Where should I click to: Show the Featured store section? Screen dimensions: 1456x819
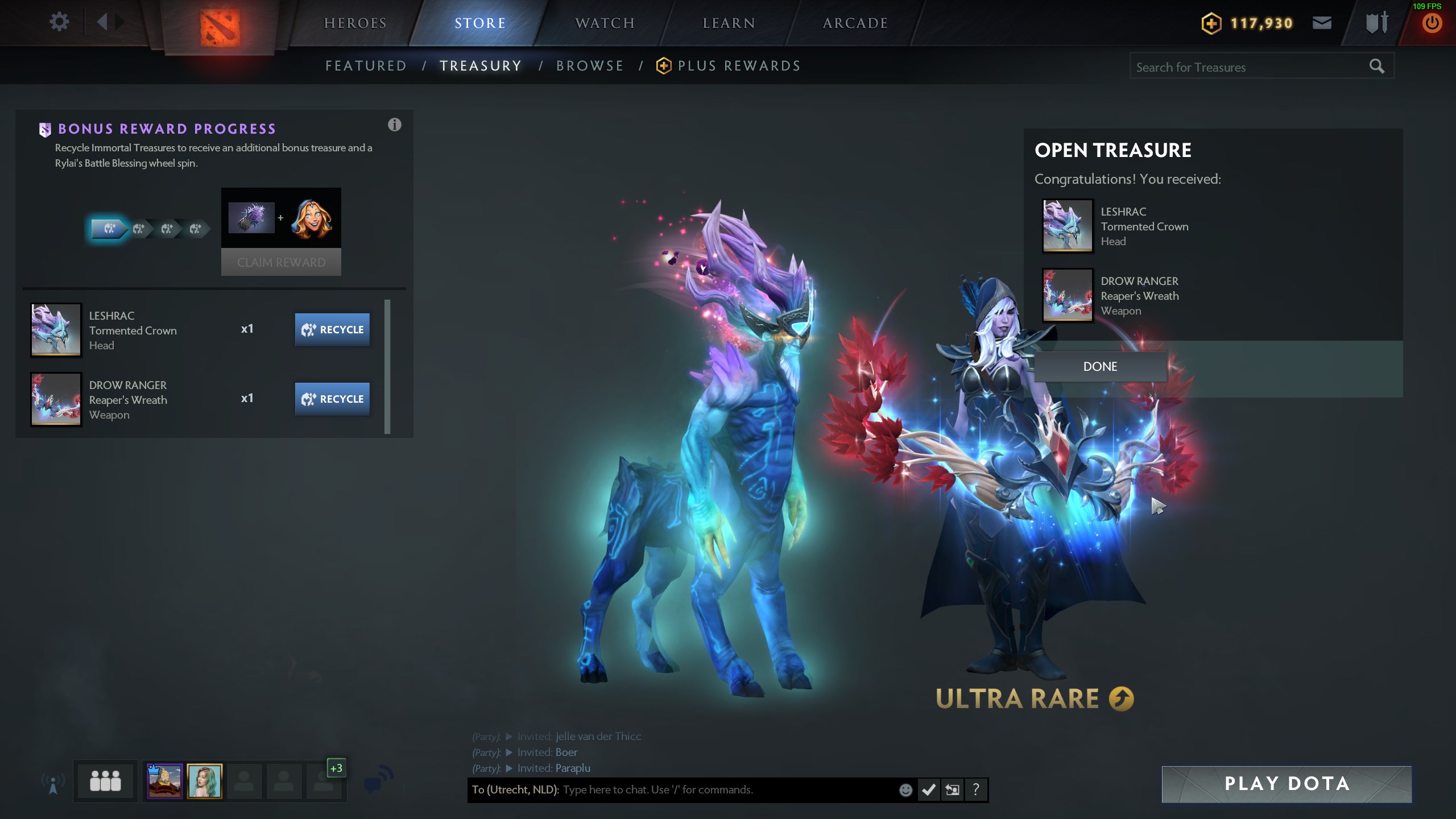(366, 66)
